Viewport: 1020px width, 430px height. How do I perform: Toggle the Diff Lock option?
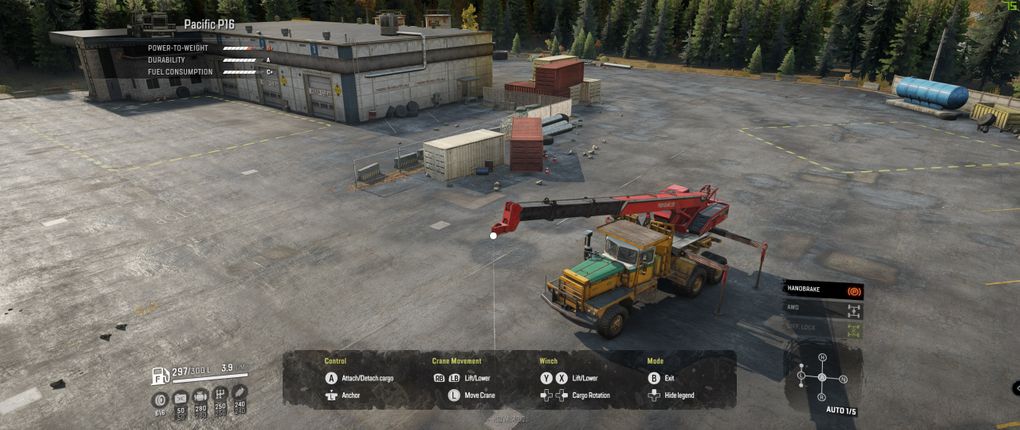tap(822, 329)
